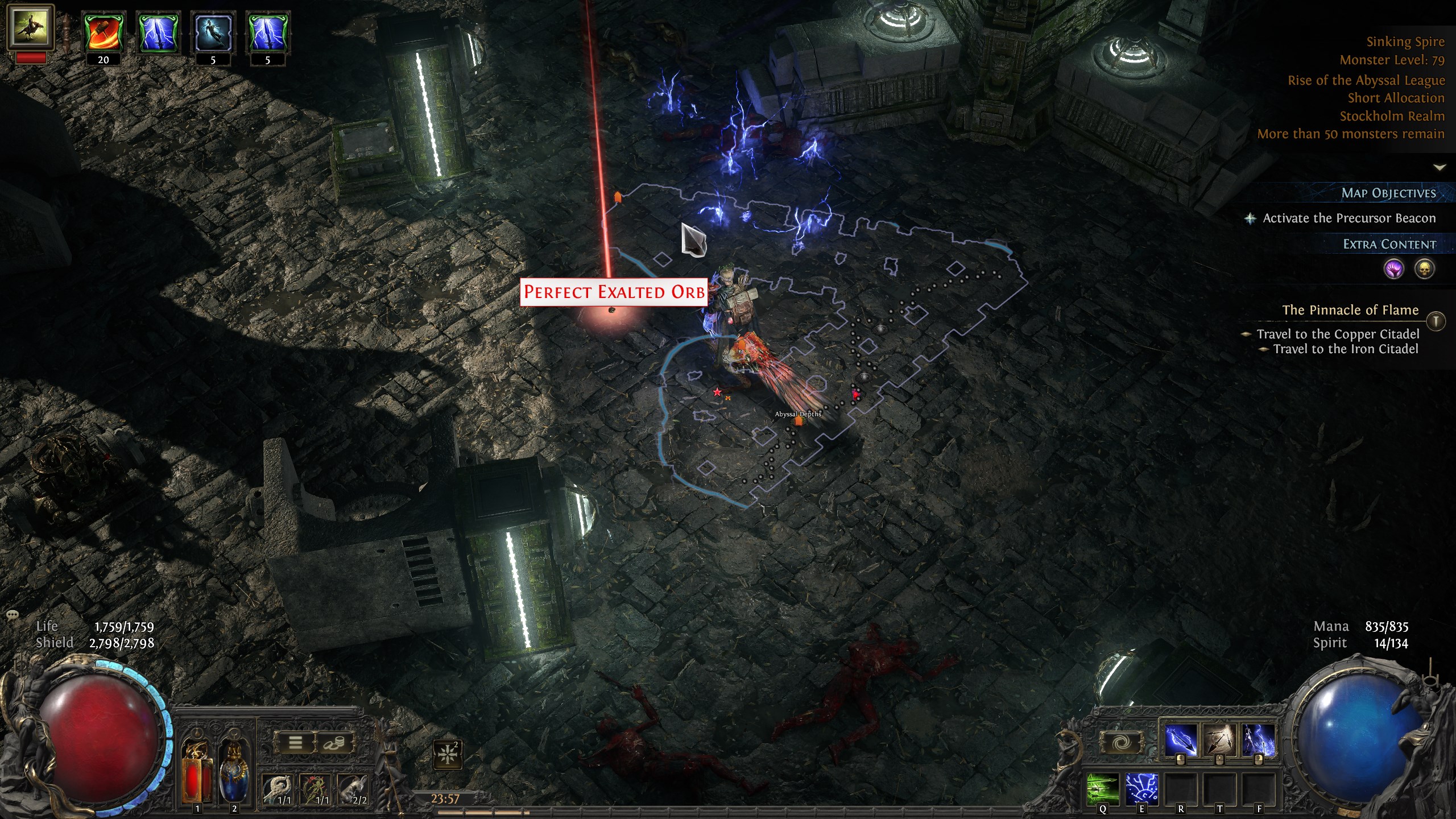Select the silver bird charm slot
Screen dimensions: 1456x819
pos(279,788)
